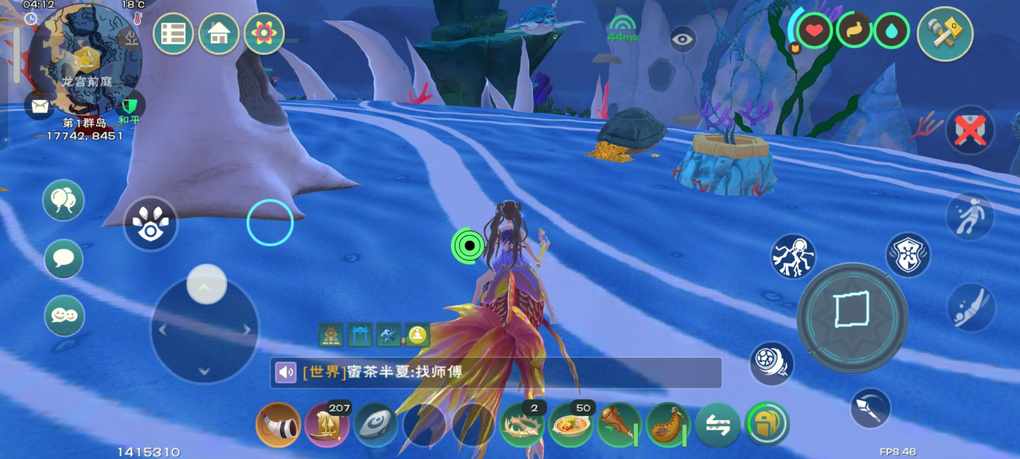Open the mail envelope
This screenshot has width=1020, height=459.
[40, 106]
